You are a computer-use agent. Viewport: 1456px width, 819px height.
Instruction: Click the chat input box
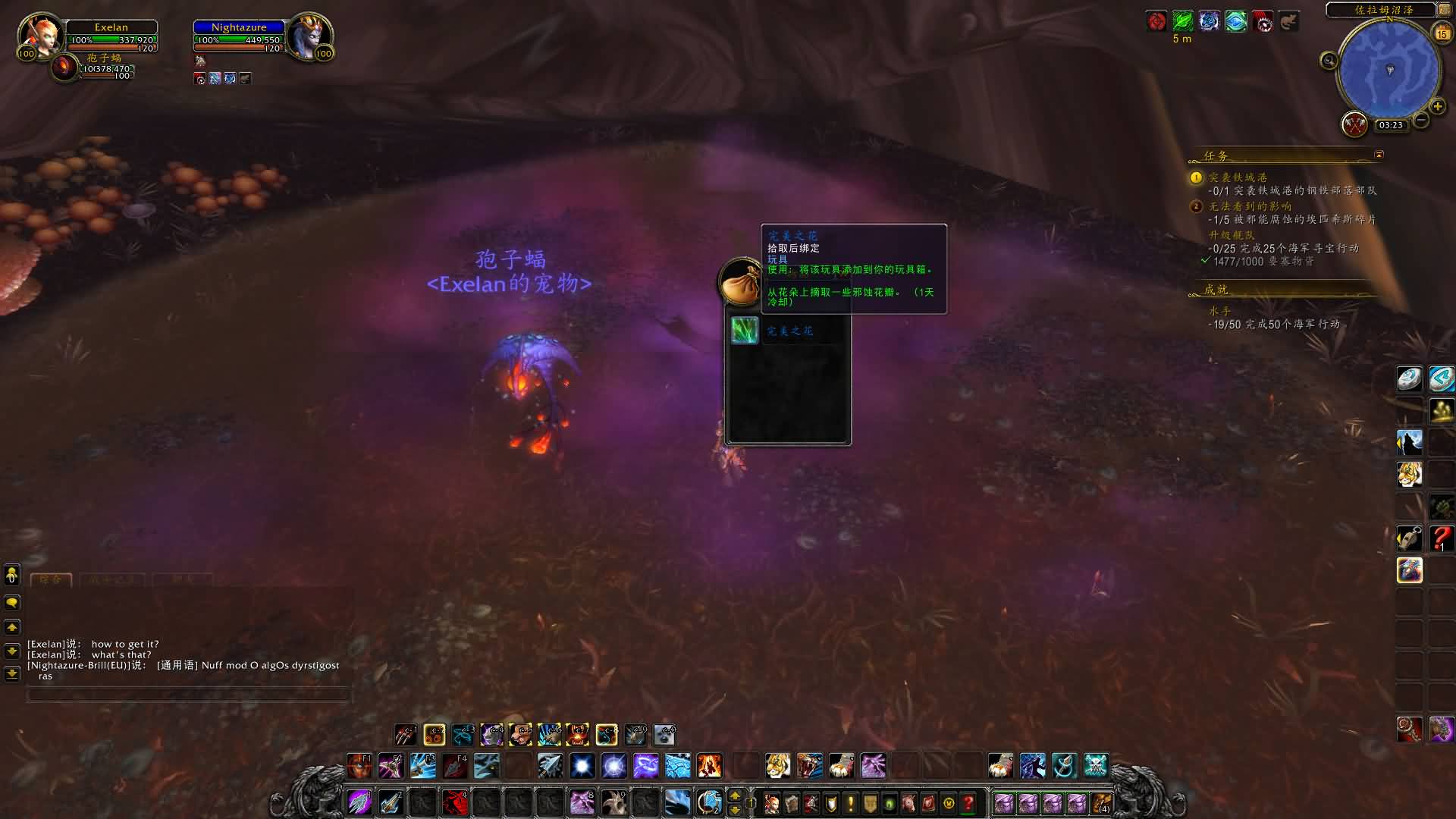[x=188, y=695]
